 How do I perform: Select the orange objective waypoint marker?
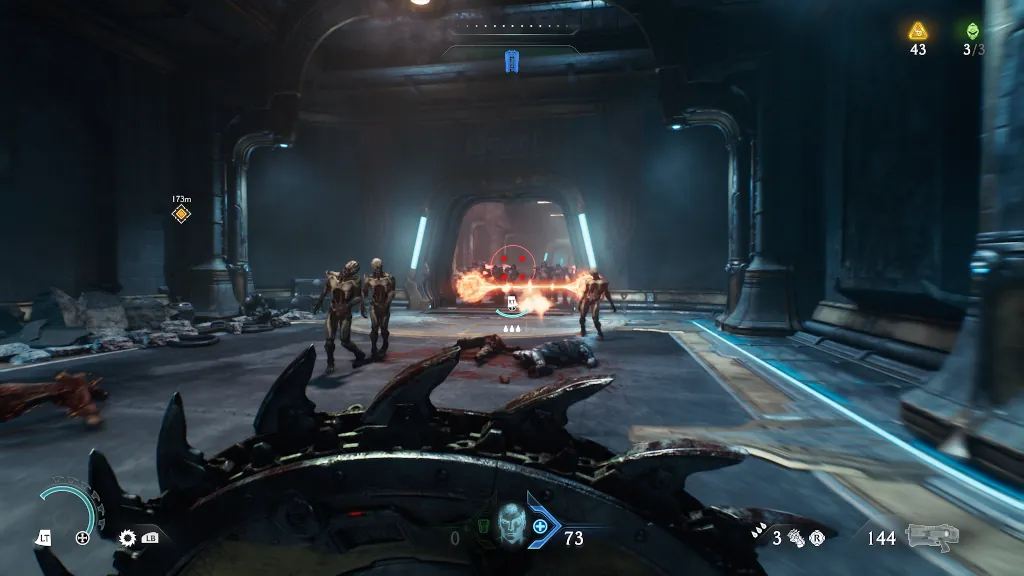tap(181, 214)
